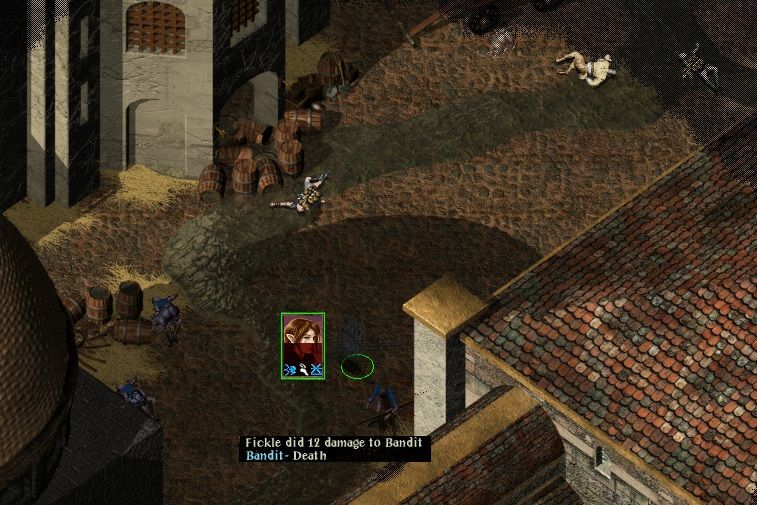
Task: Click the green selection circle unit
Action: point(357,365)
